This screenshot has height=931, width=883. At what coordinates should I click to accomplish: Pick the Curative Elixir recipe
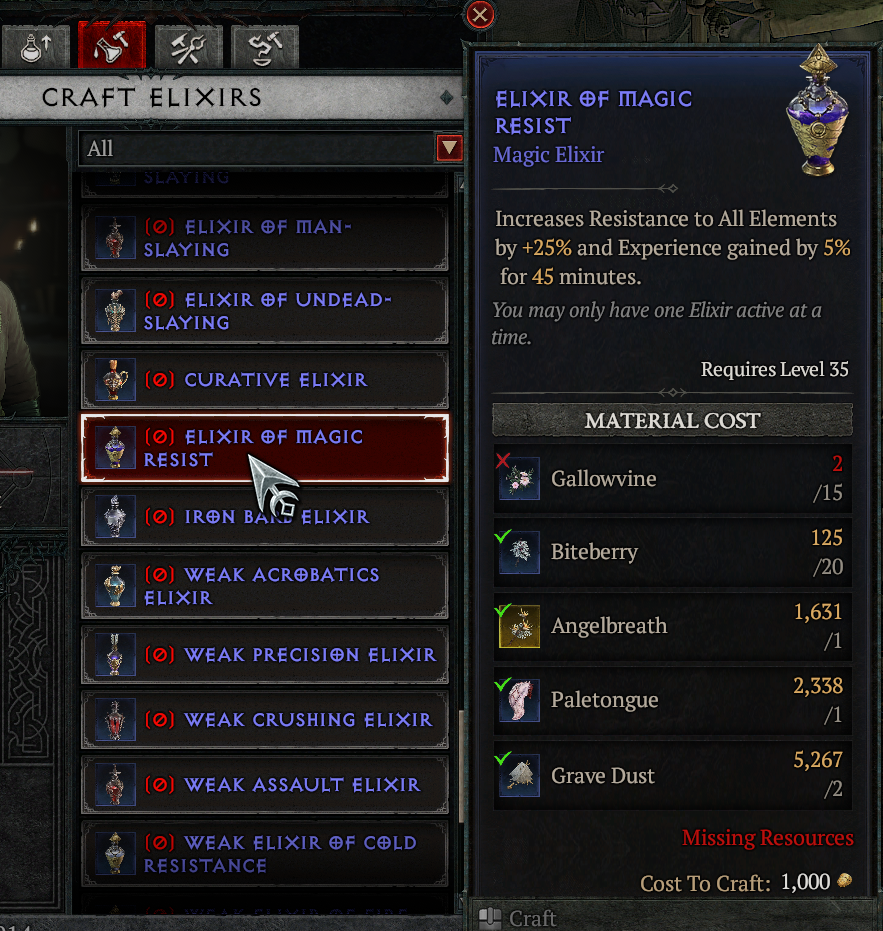click(x=264, y=380)
